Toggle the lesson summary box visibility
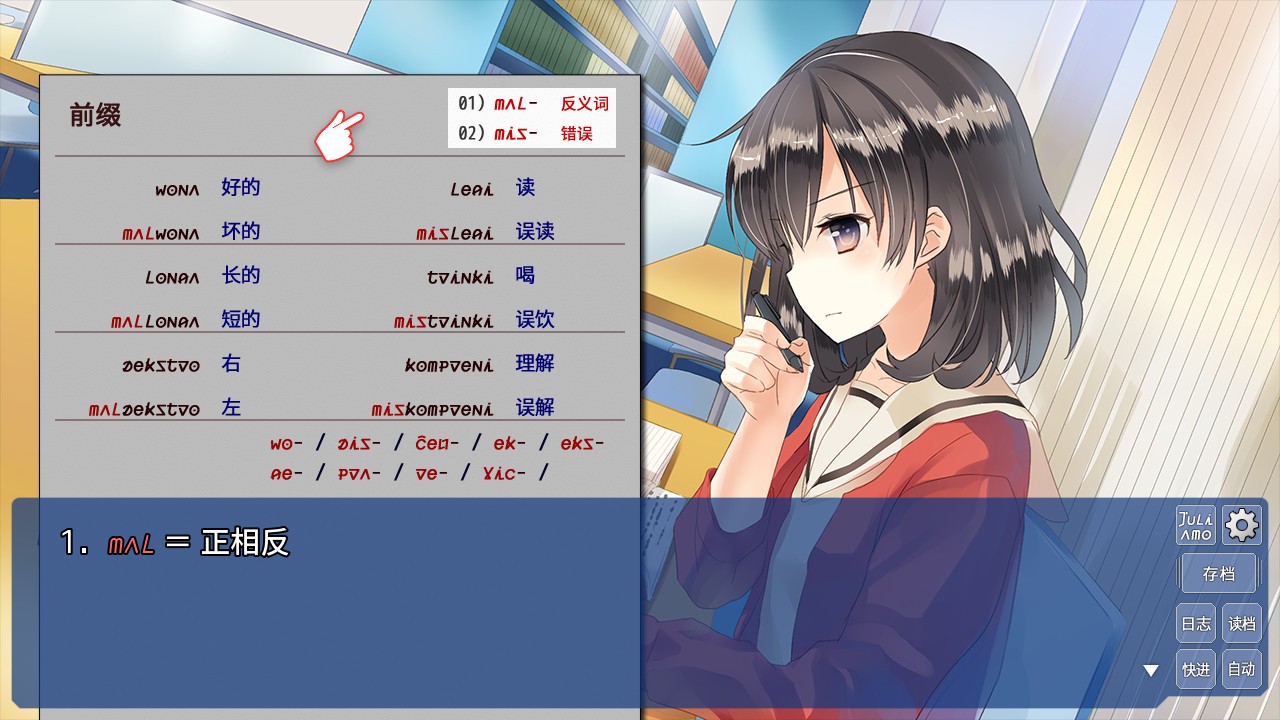Image resolution: width=1280 pixels, height=720 pixels. click(531, 118)
